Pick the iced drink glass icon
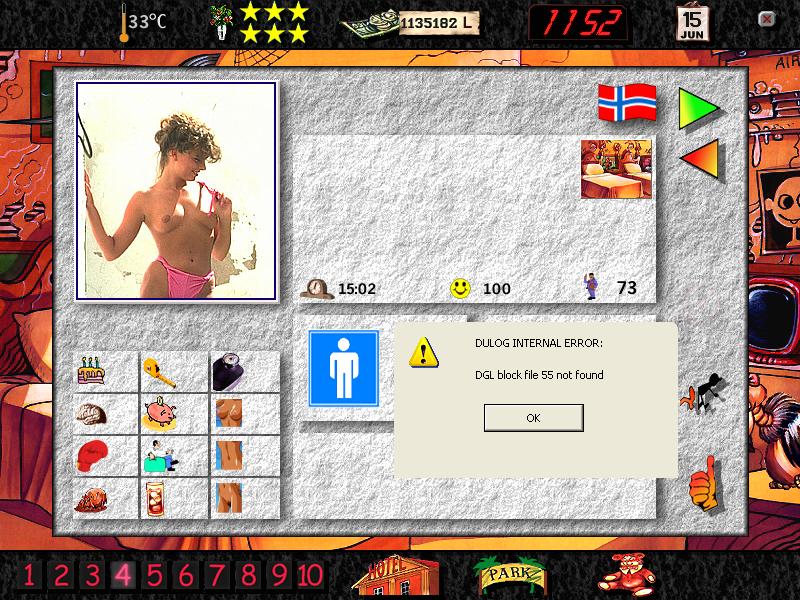 (x=158, y=497)
